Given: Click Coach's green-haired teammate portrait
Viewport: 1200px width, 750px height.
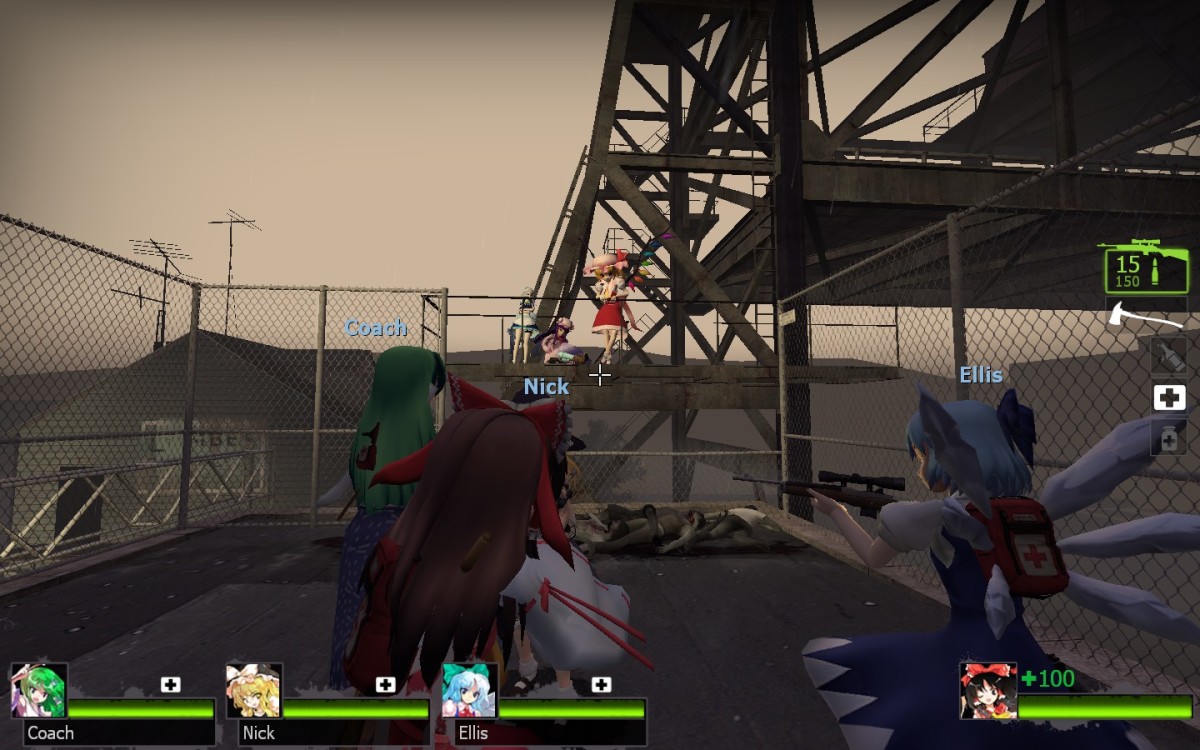Looking at the screenshot, I should (x=39, y=690).
